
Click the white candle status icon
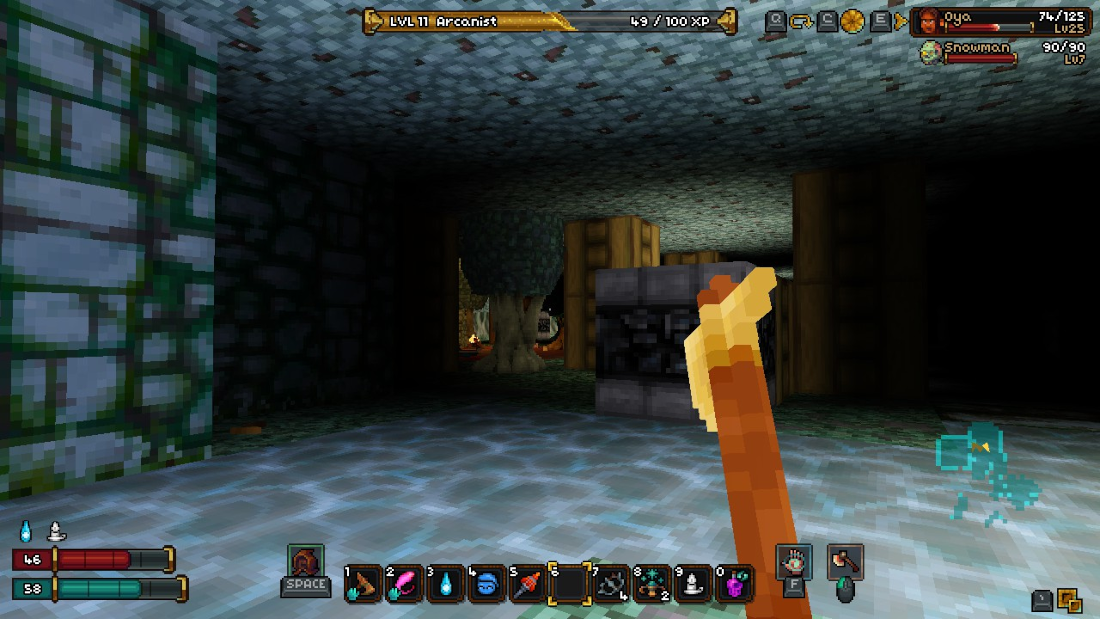[56, 531]
